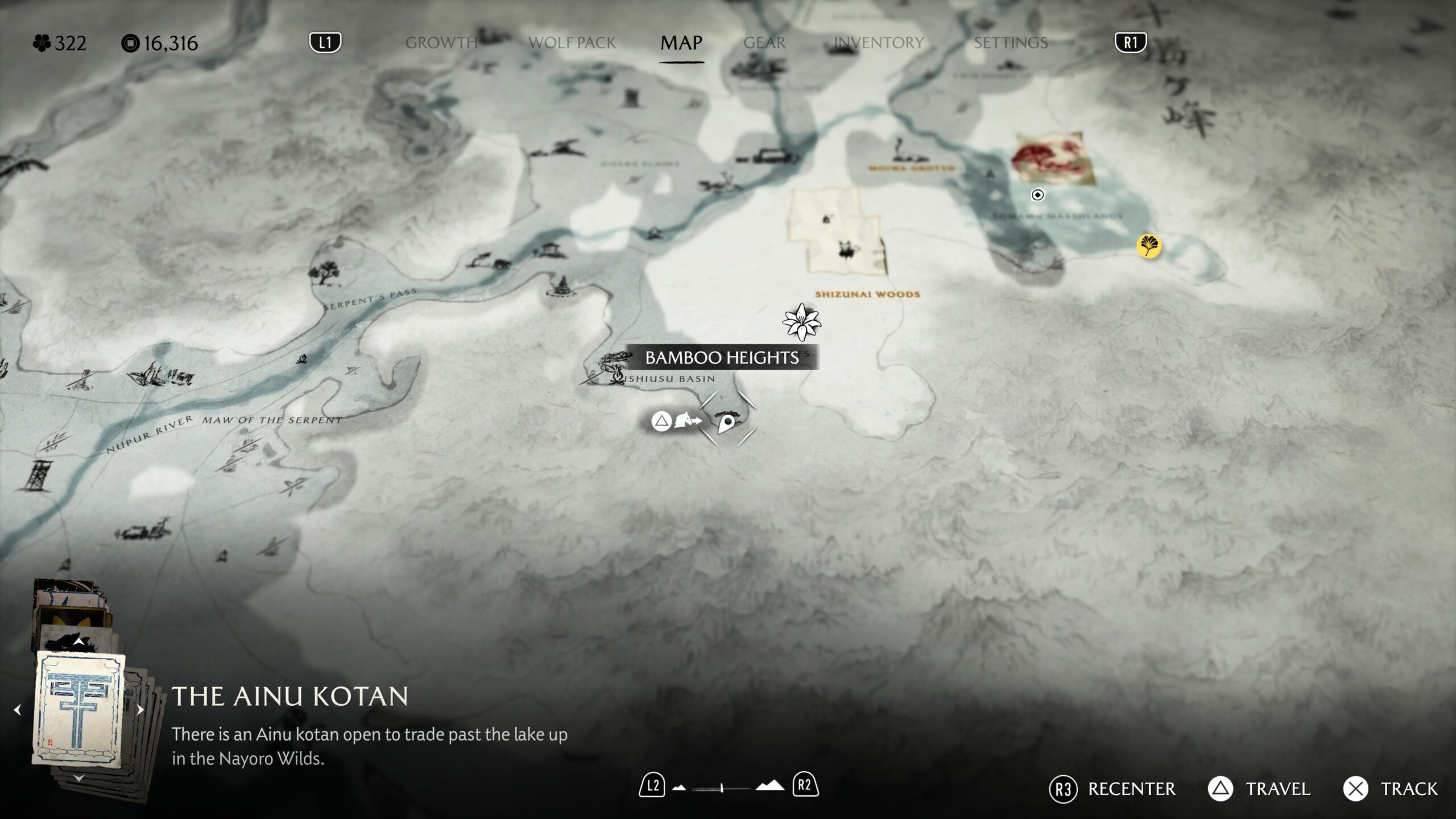Switch to the Settings tab

[x=1011, y=43]
